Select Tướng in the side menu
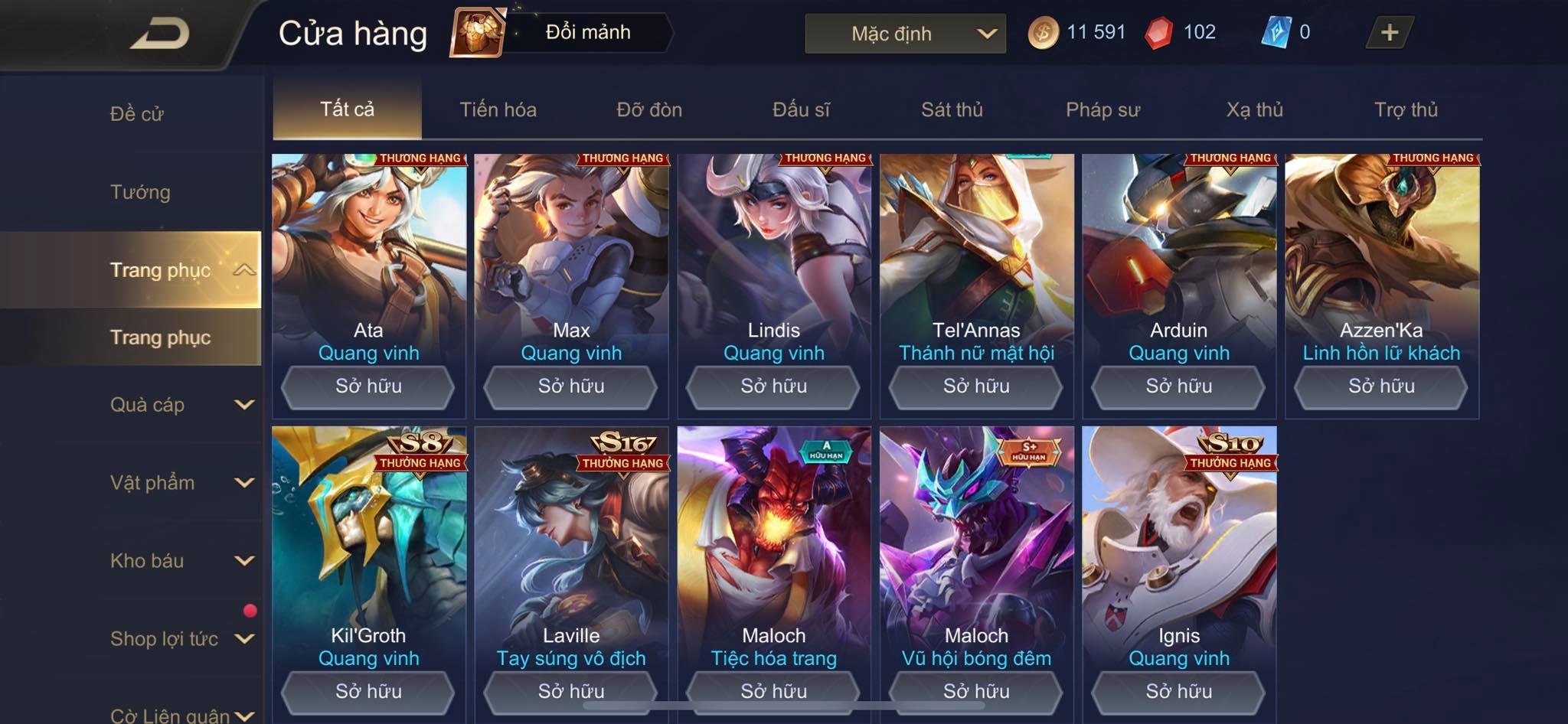The image size is (1568, 724). click(x=140, y=192)
